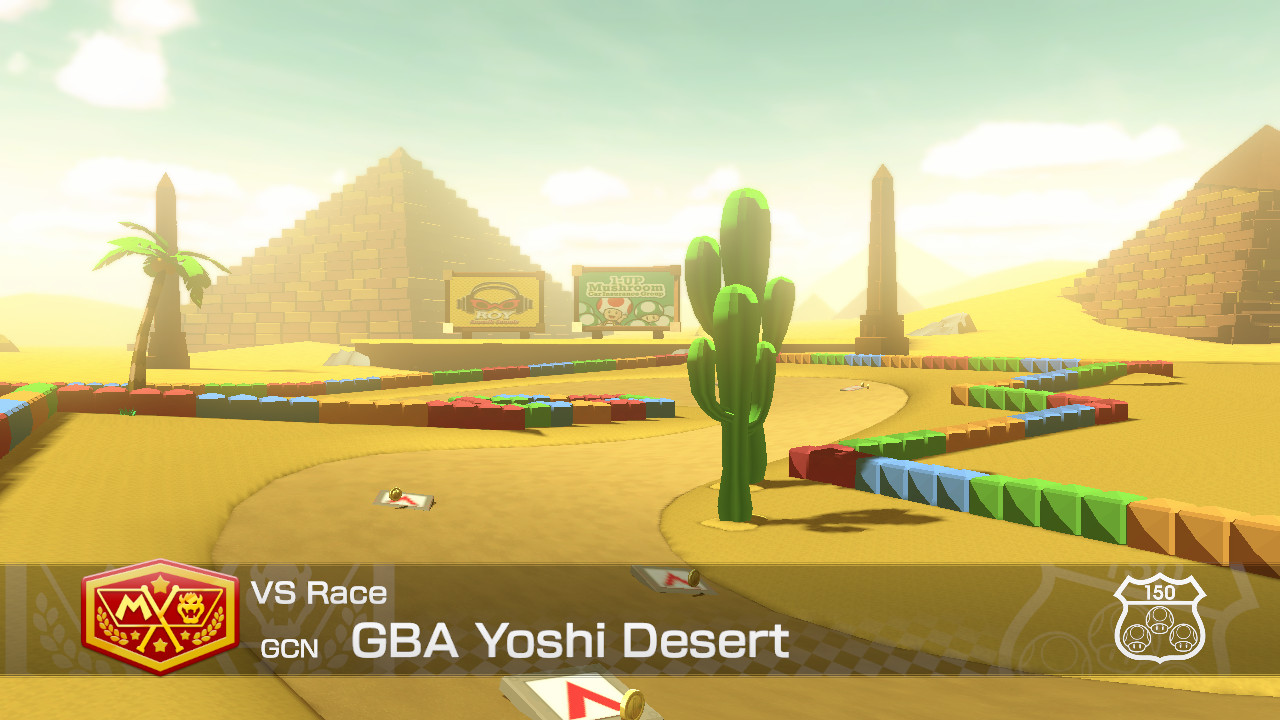Click the 1-UP Mushroom billboard
Image resolution: width=1280 pixels, height=720 pixels.
pyautogui.click(x=625, y=298)
